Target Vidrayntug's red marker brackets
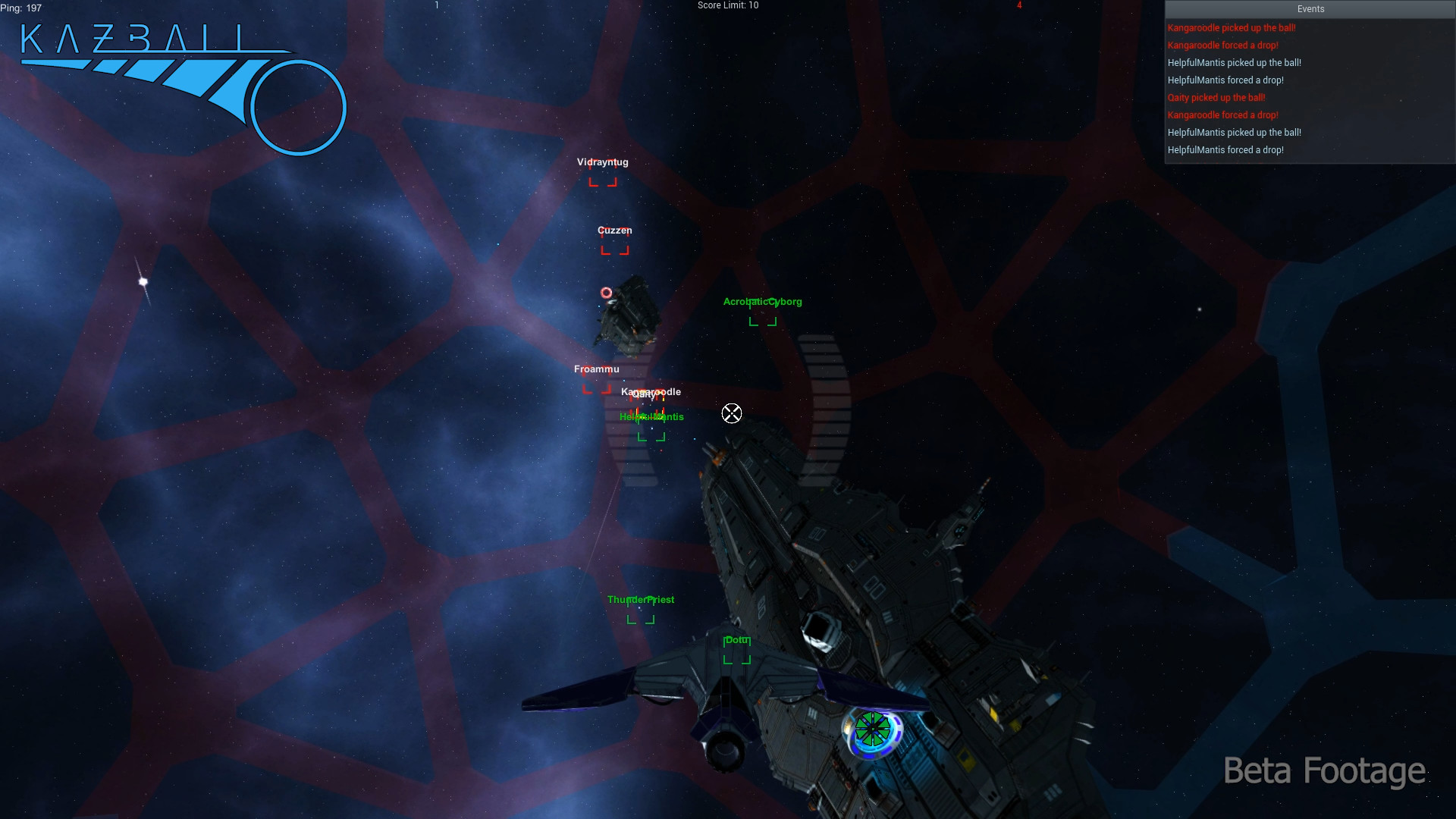1456x819 pixels. coord(603,182)
